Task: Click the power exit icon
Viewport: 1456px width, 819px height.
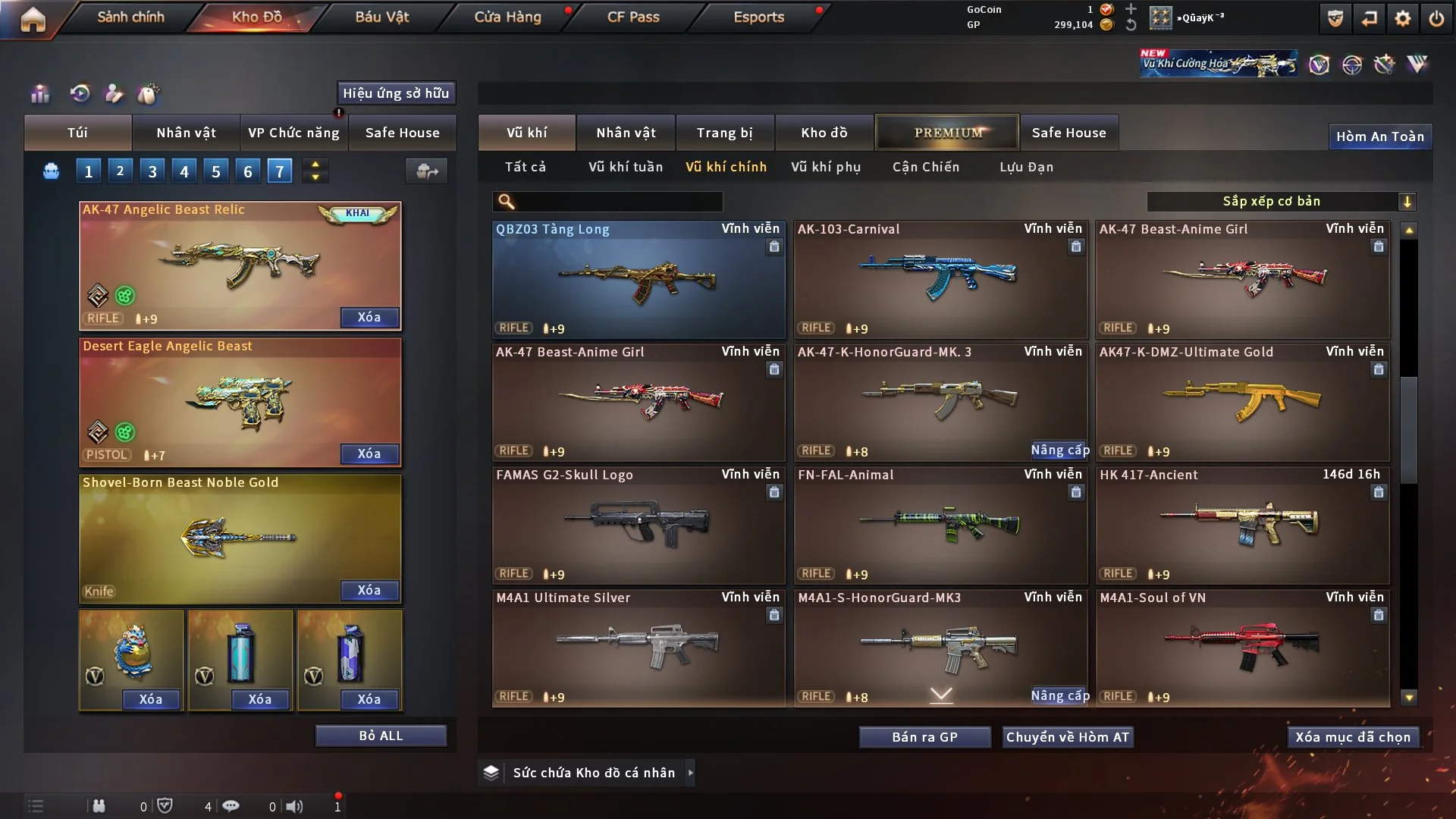Action: point(1436,18)
